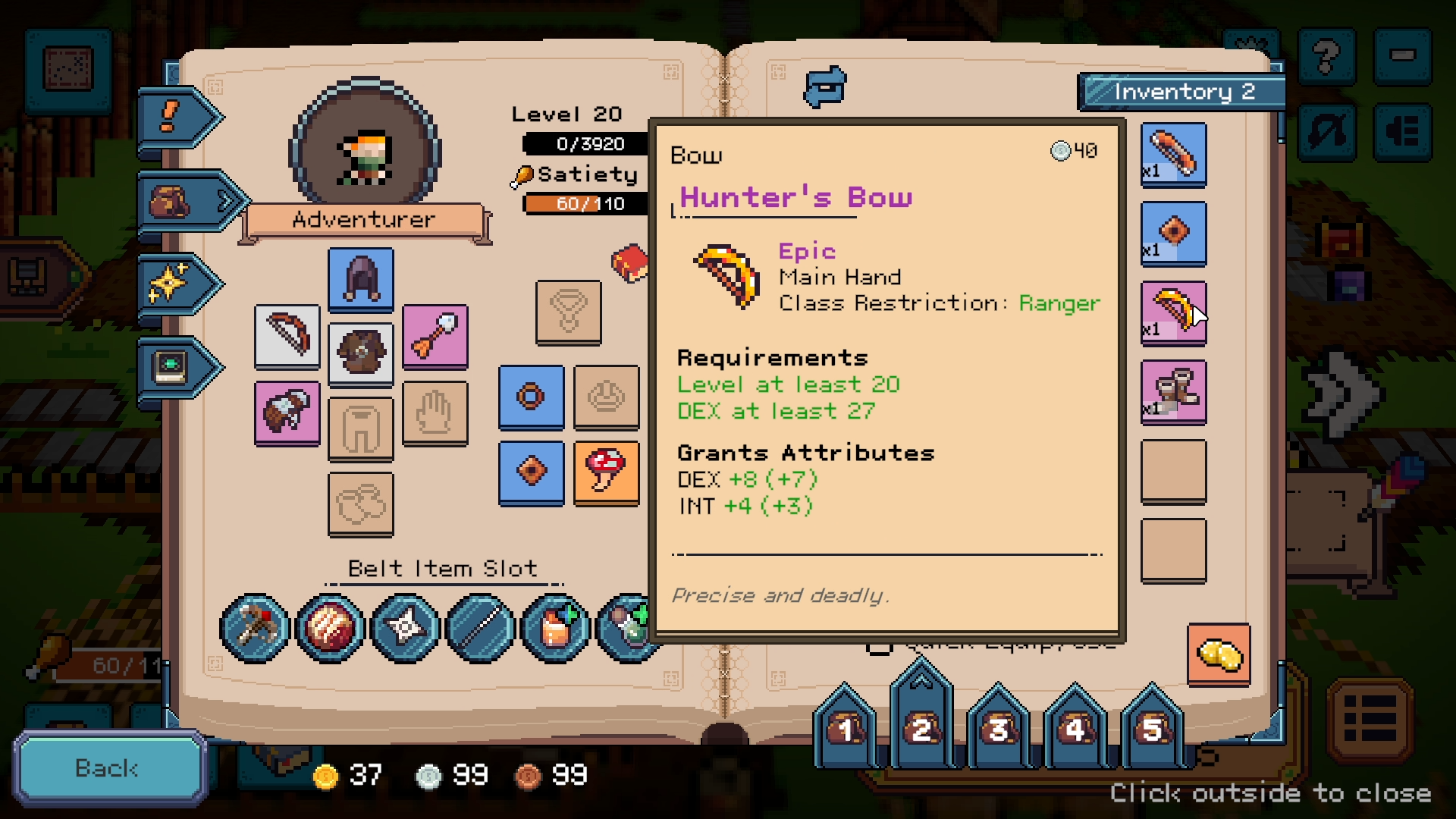The width and height of the screenshot is (1456, 819).
Task: Select the crossbow belt item slot
Action: click(255, 628)
